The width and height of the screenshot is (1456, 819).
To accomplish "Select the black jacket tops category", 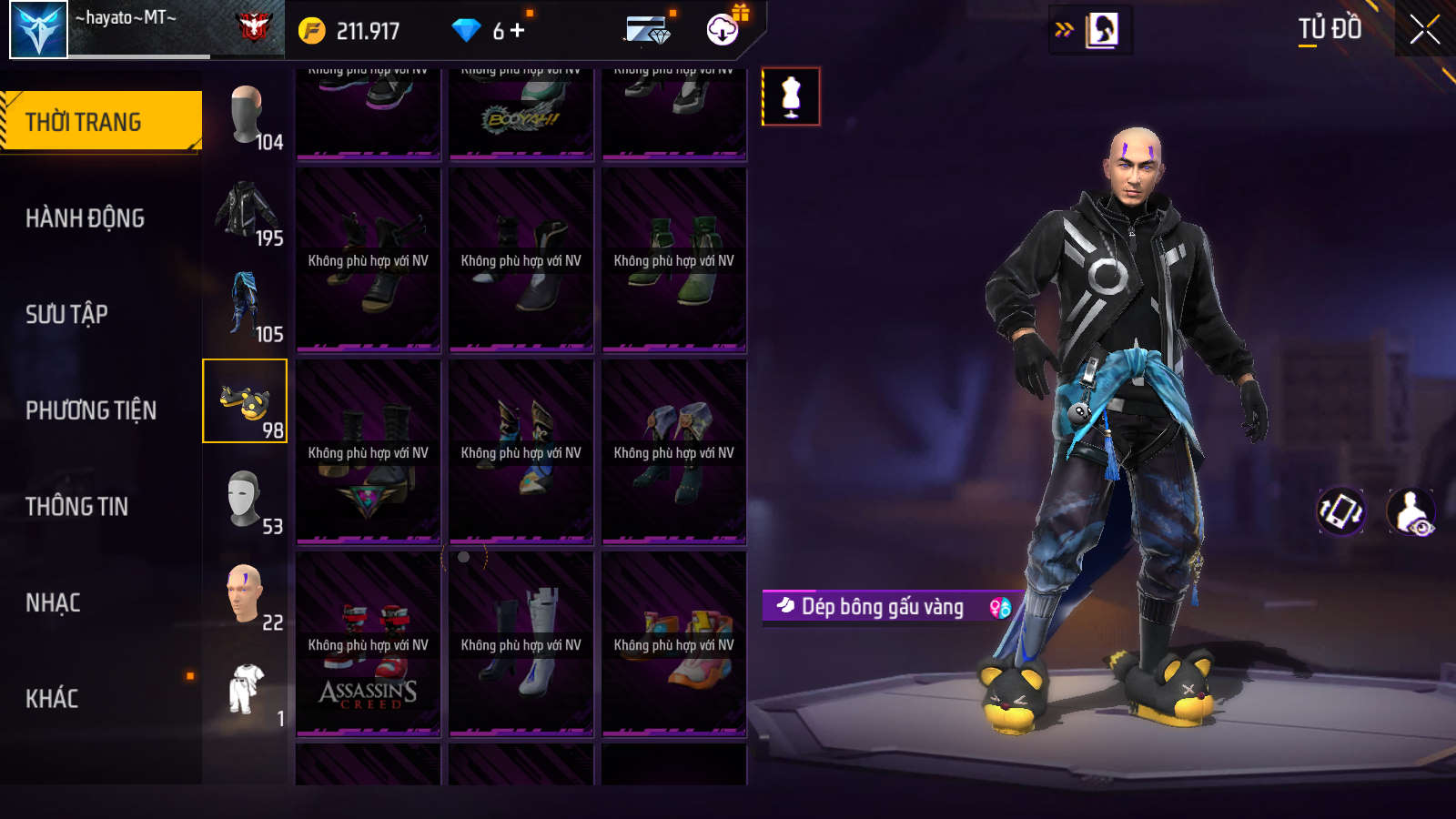I will coord(246,213).
